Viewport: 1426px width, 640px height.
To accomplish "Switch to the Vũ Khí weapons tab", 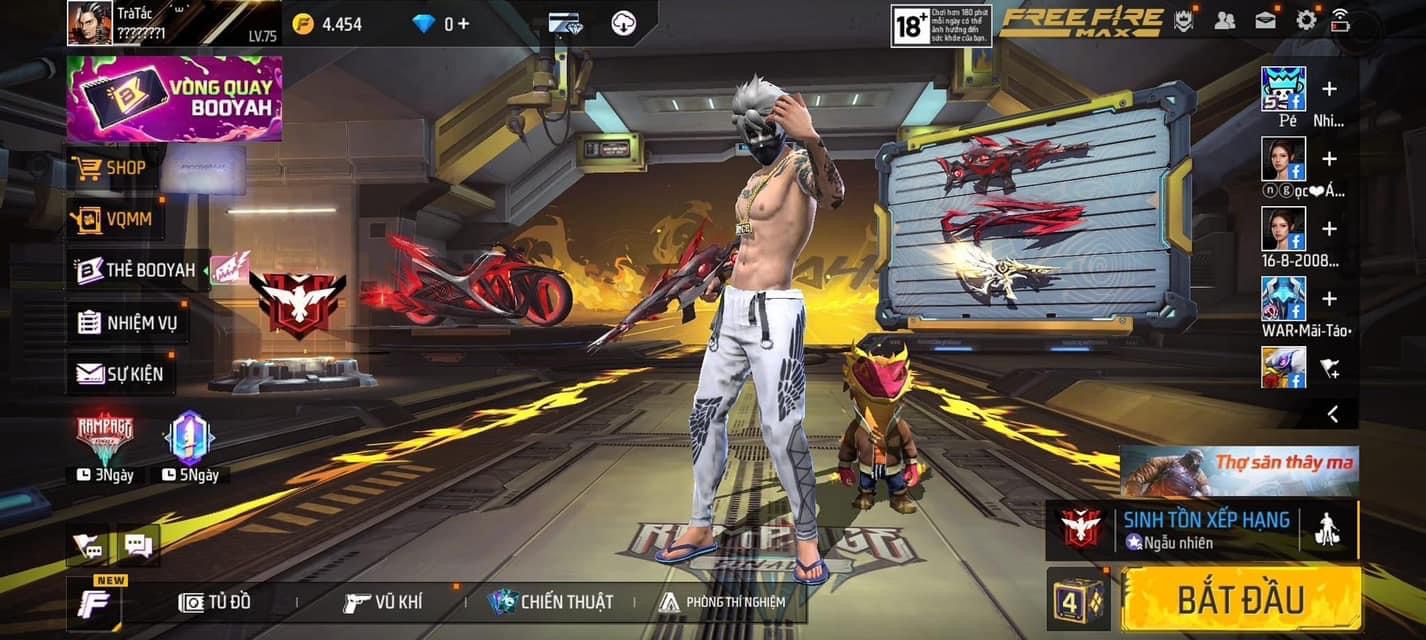I will point(382,602).
